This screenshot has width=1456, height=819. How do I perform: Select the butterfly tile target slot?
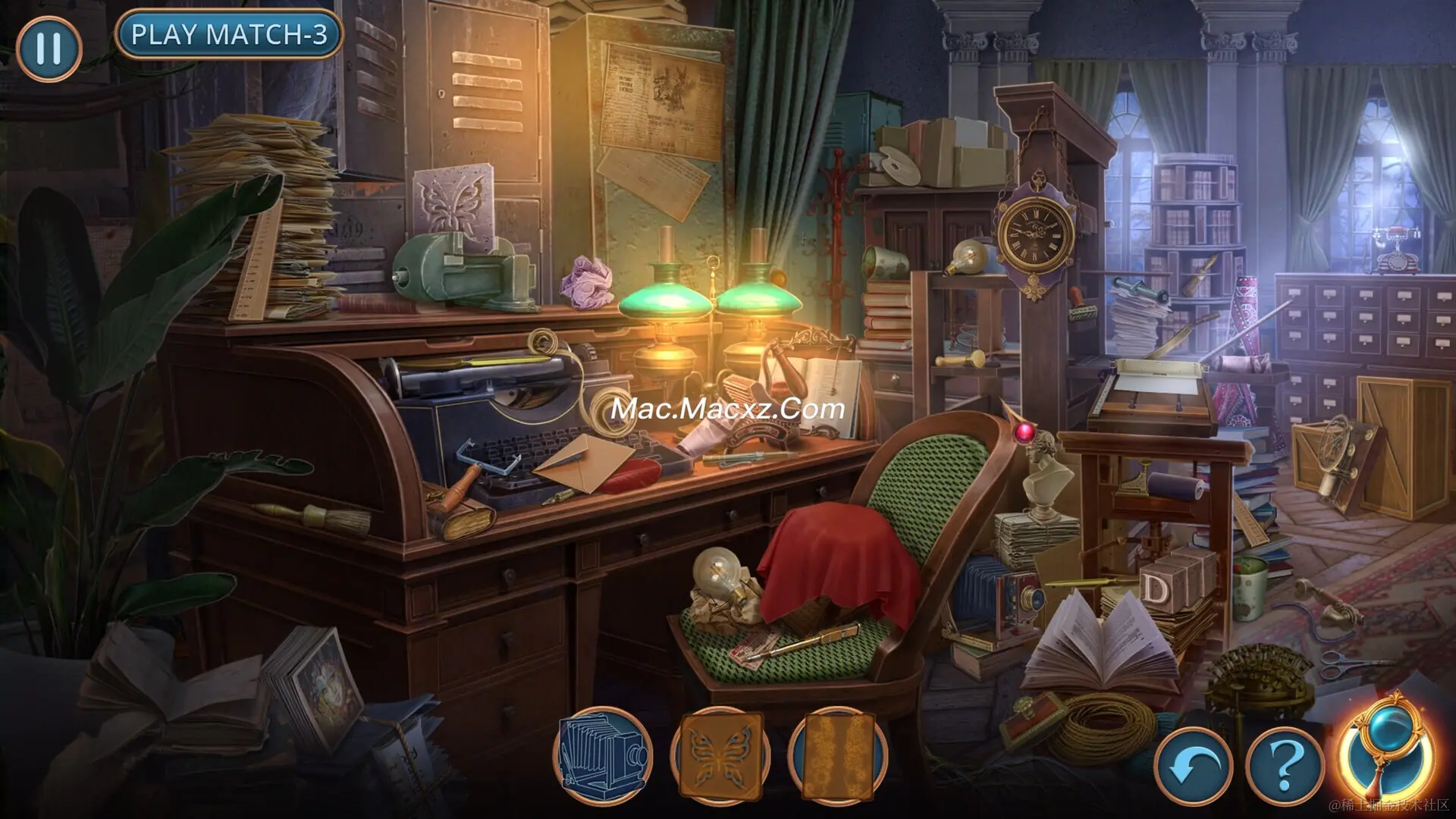[x=720, y=755]
